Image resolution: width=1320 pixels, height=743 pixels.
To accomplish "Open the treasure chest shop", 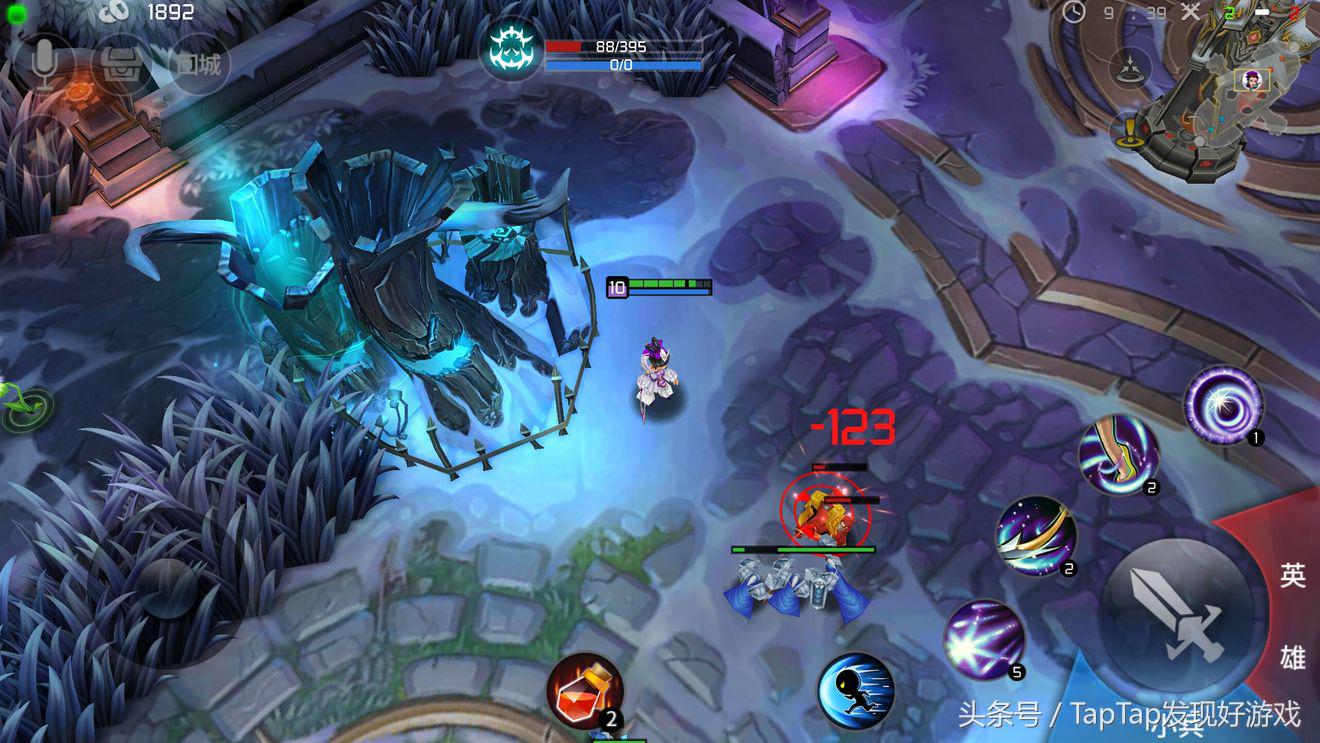I will tap(121, 65).
